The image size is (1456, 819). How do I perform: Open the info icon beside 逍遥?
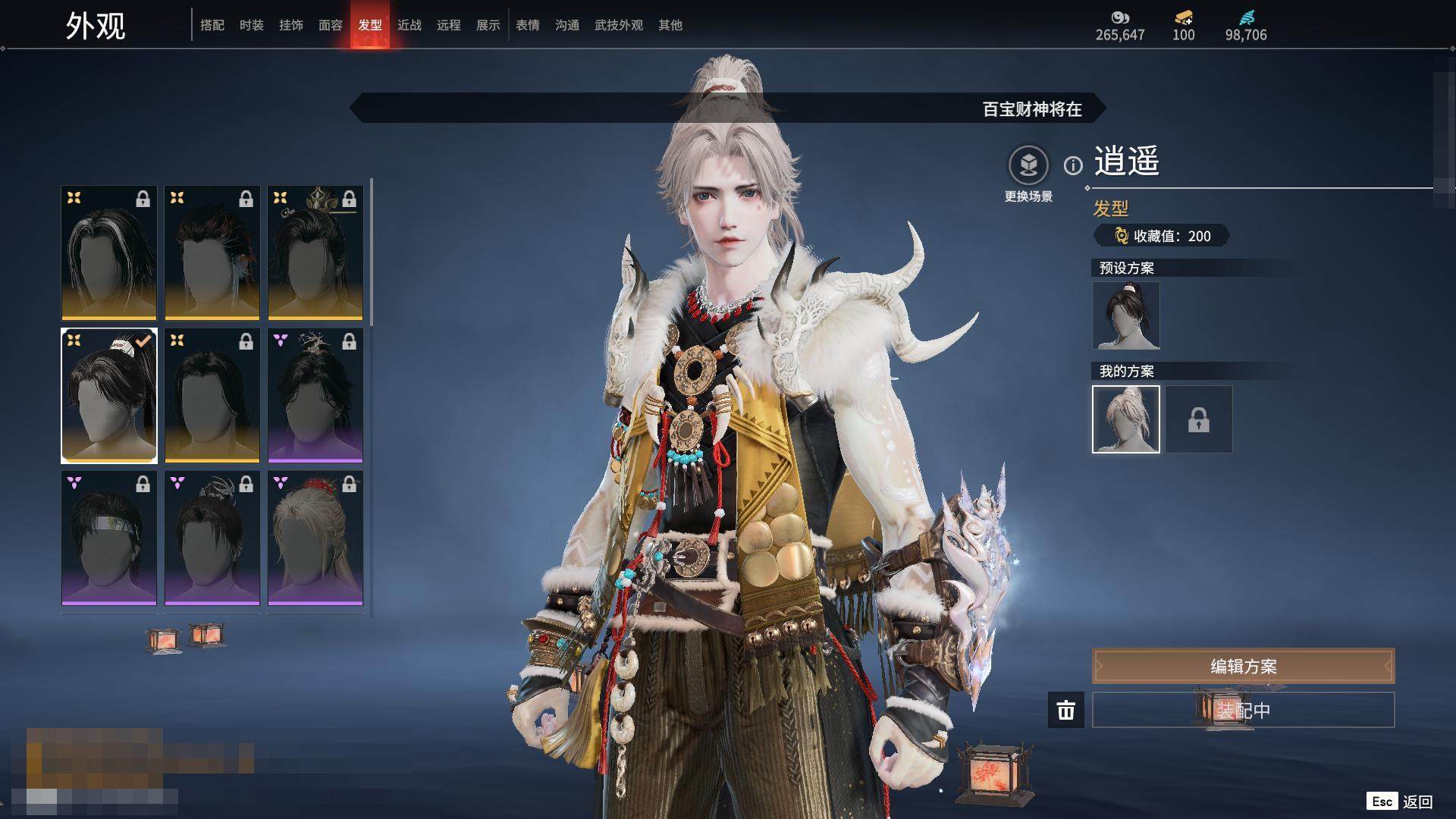[1073, 165]
